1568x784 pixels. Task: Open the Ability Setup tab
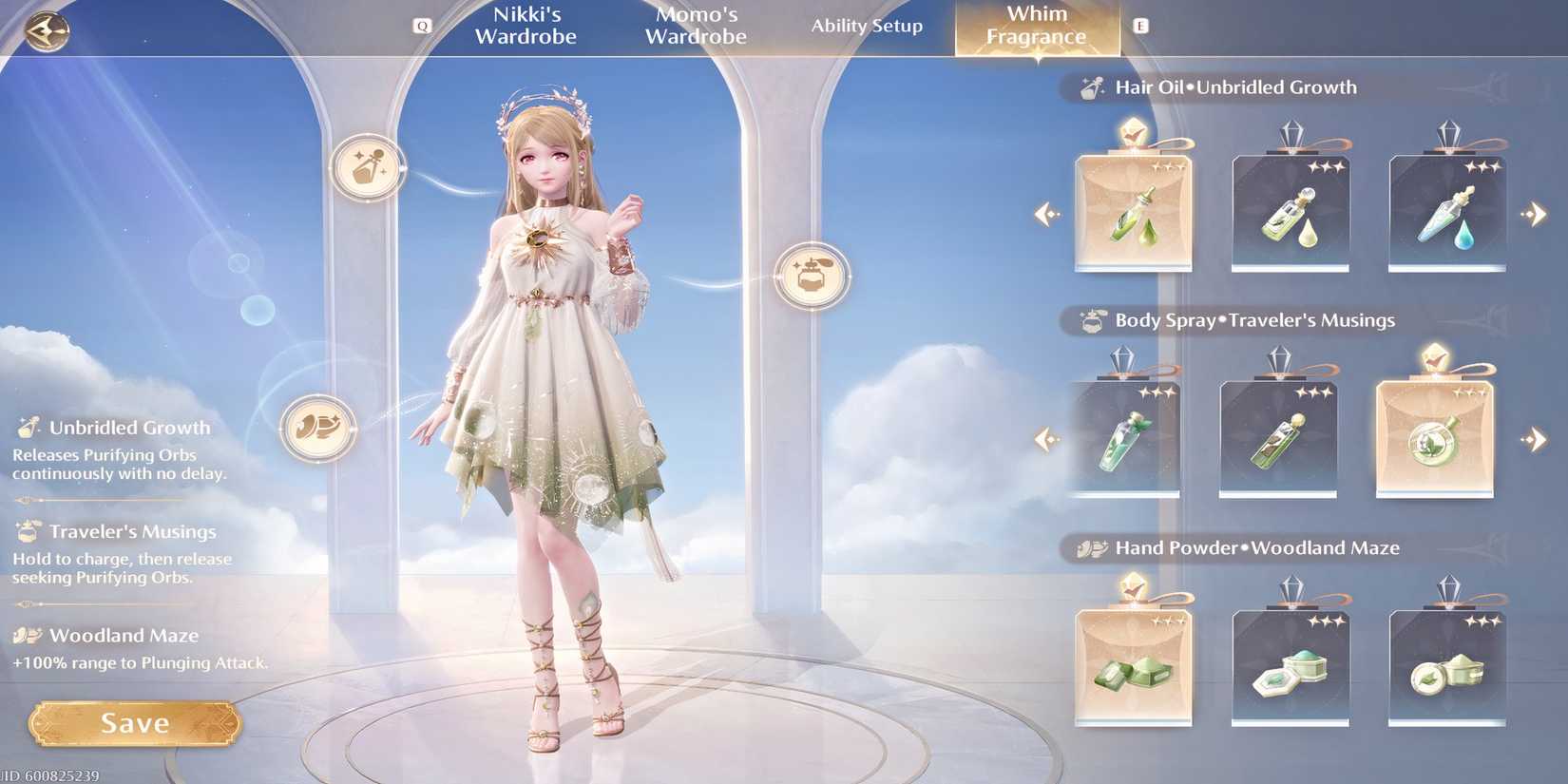point(866,27)
